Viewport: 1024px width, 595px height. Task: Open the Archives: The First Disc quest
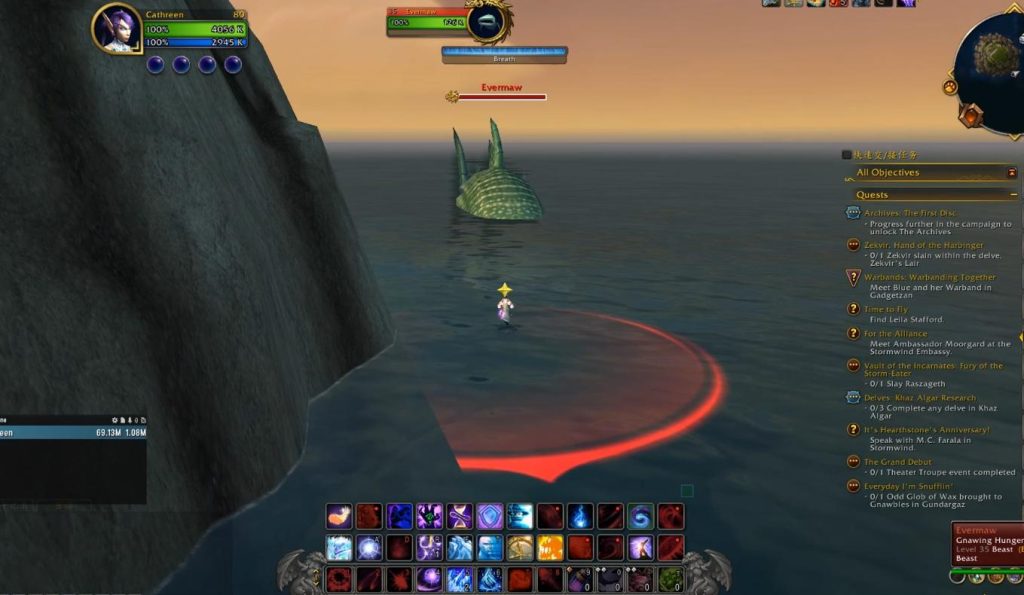coord(909,212)
